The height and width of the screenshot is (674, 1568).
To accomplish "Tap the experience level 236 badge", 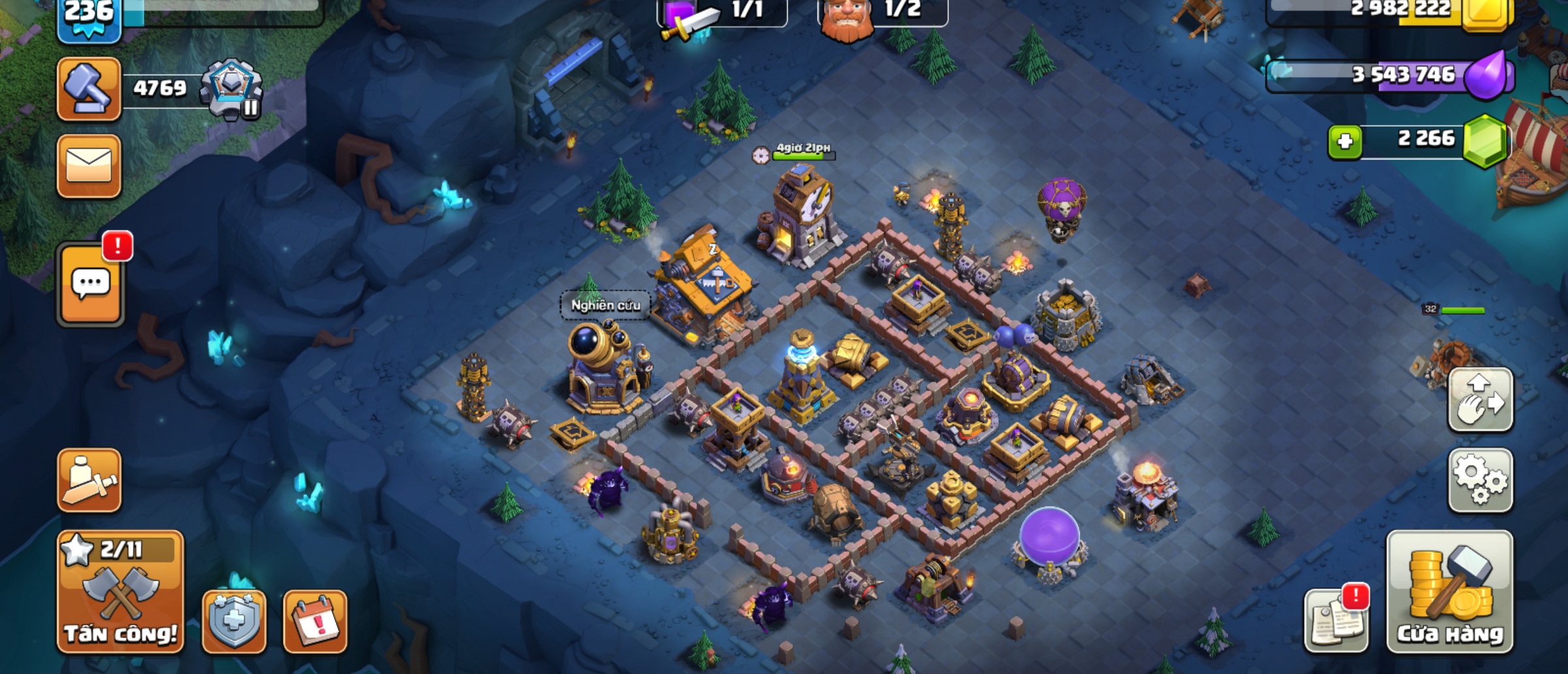I will 89,16.
